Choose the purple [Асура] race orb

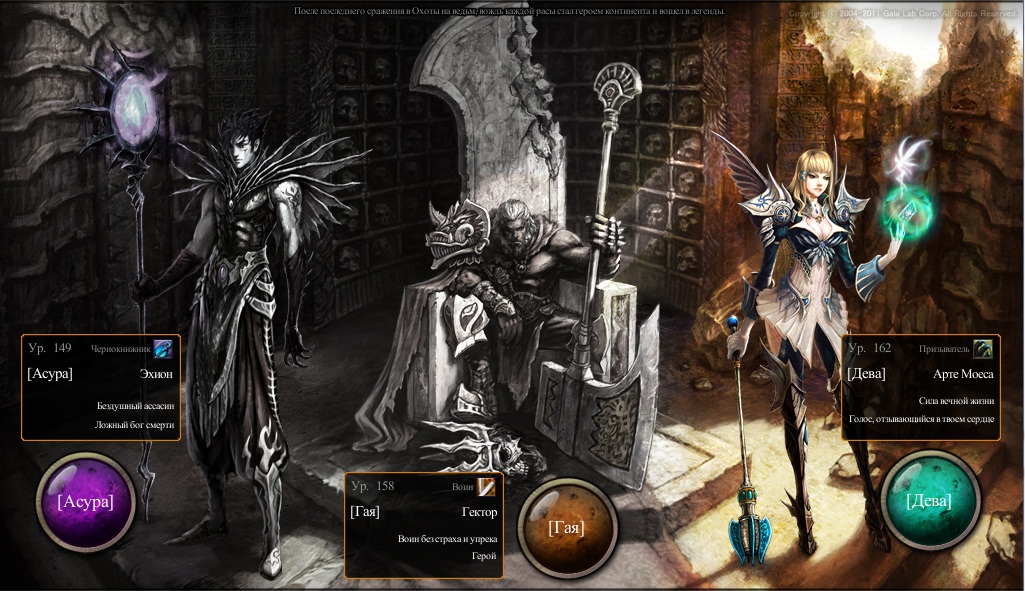85,502
